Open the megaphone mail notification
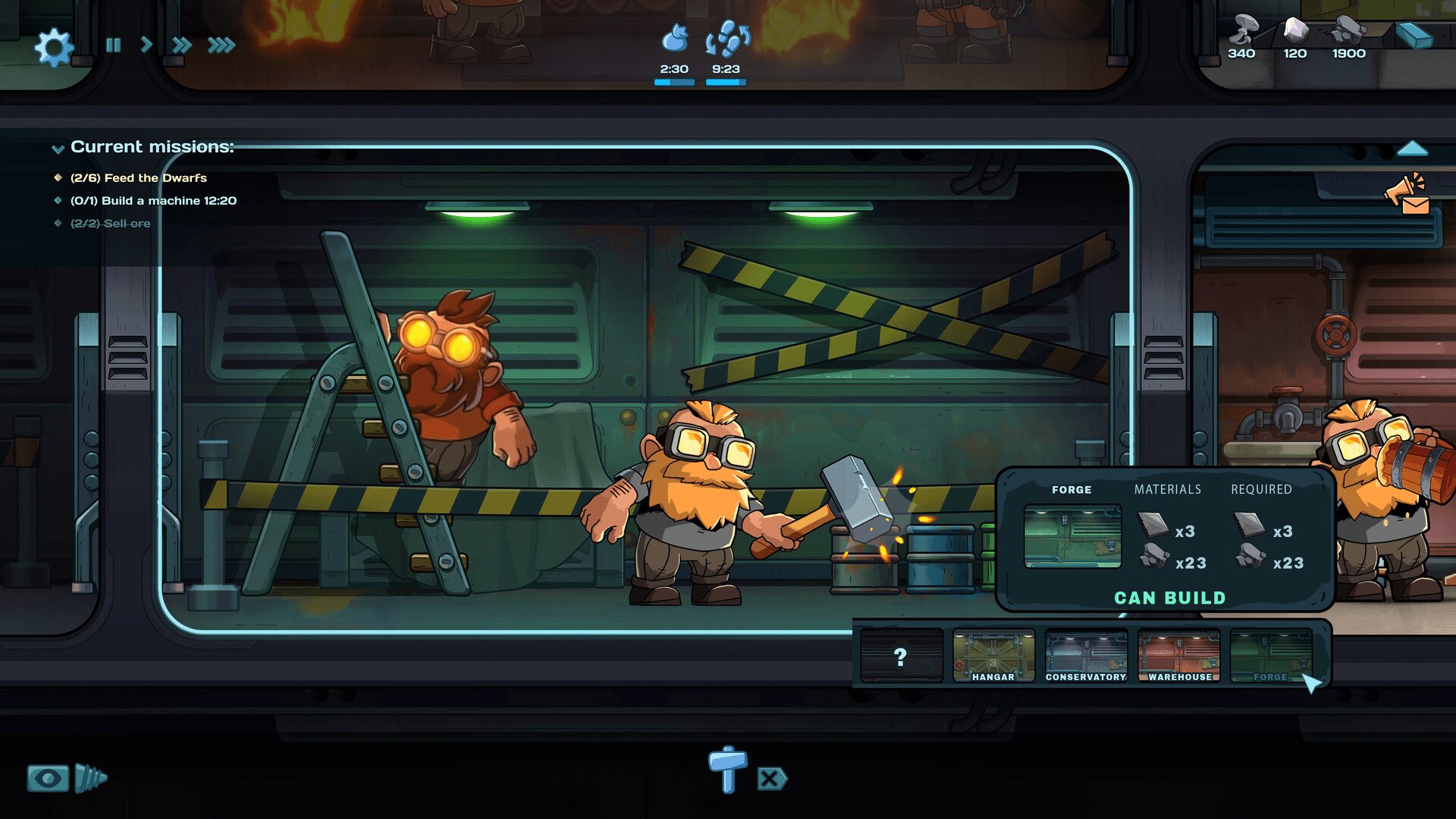The image size is (1456, 819). pos(1408,196)
